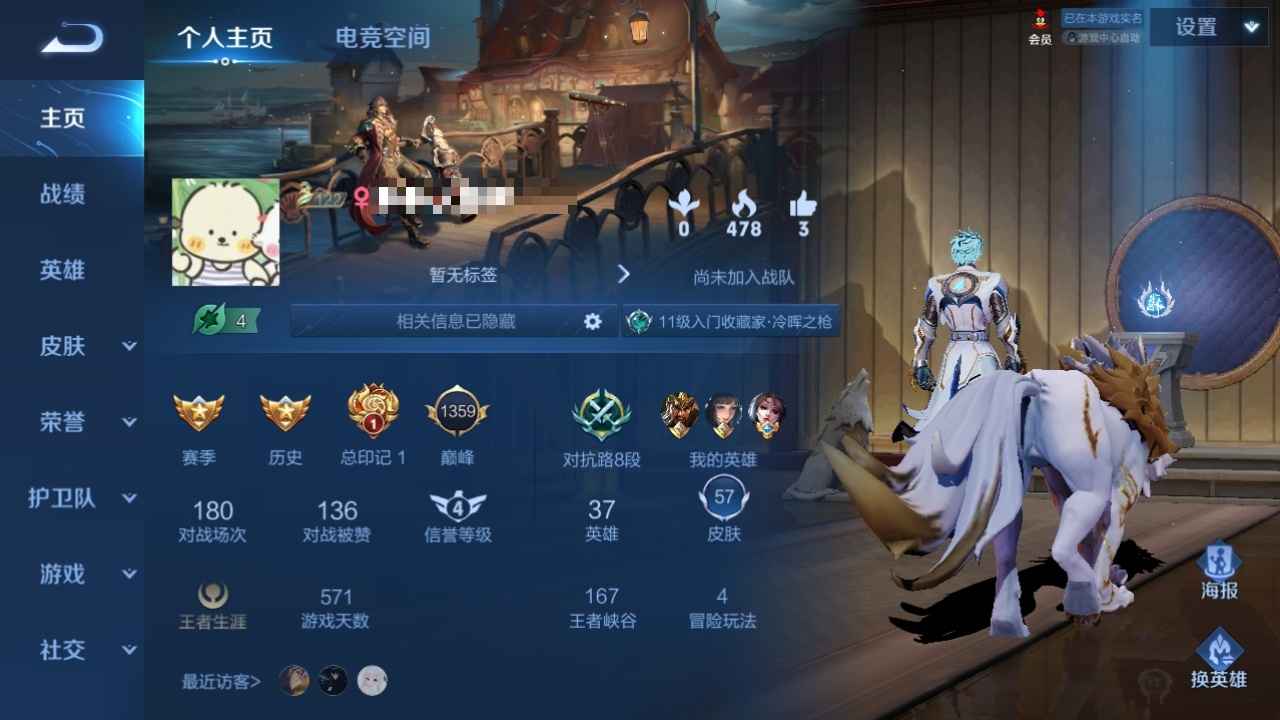The image size is (1280, 720).
Task: Go back with the return arrow
Action: pyautogui.click(x=72, y=39)
